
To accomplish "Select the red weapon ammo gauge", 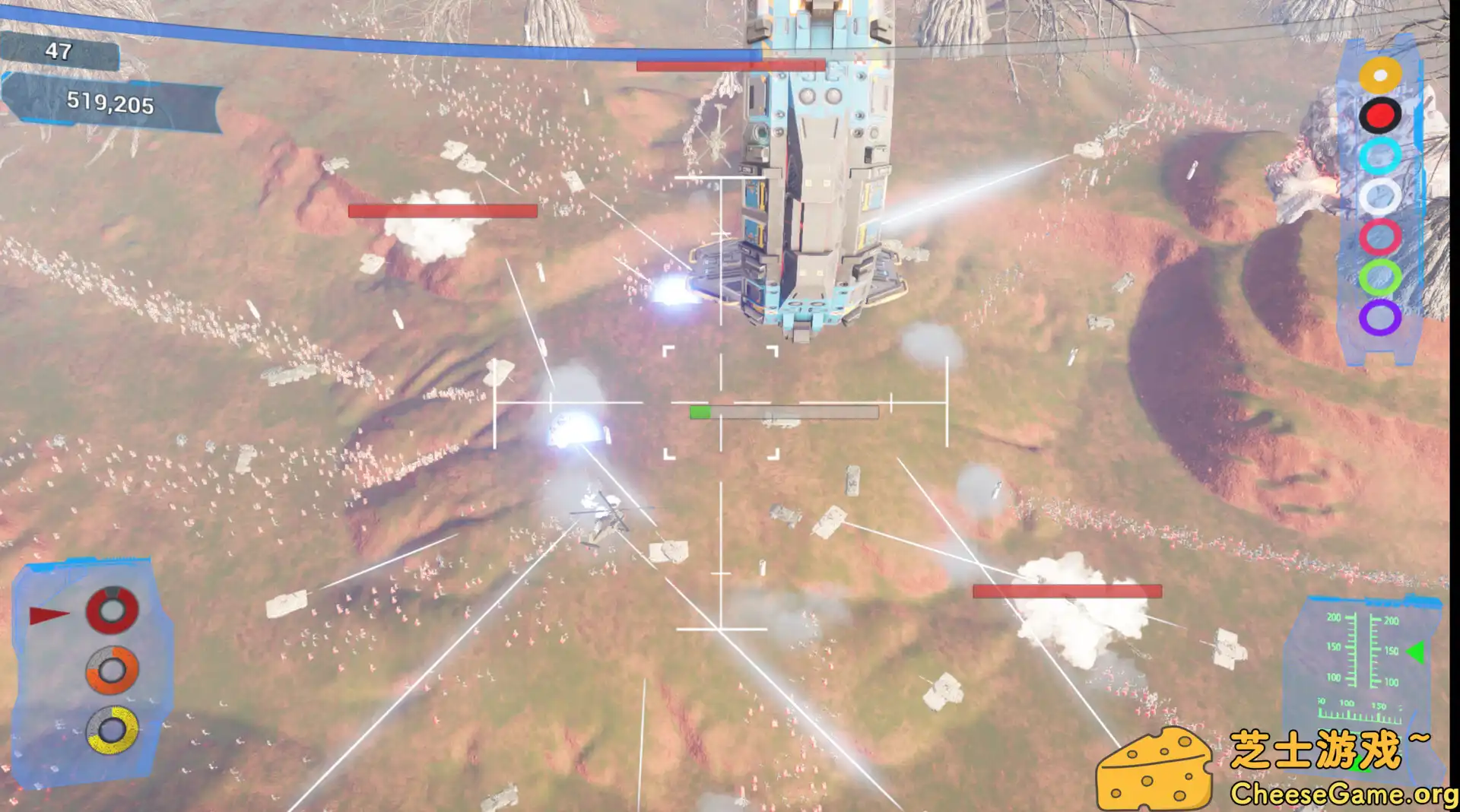I will [x=111, y=608].
